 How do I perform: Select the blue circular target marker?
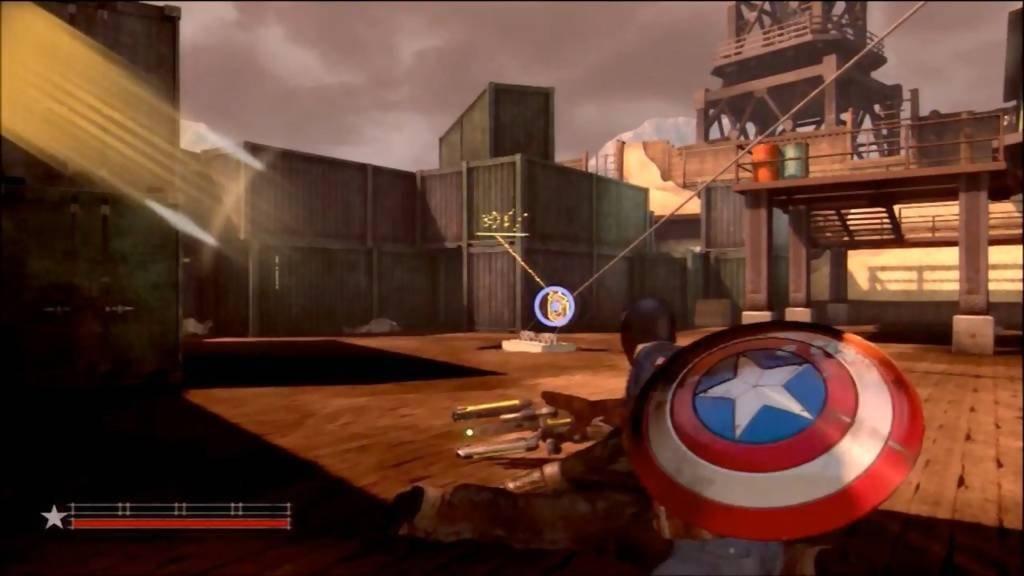tap(554, 306)
